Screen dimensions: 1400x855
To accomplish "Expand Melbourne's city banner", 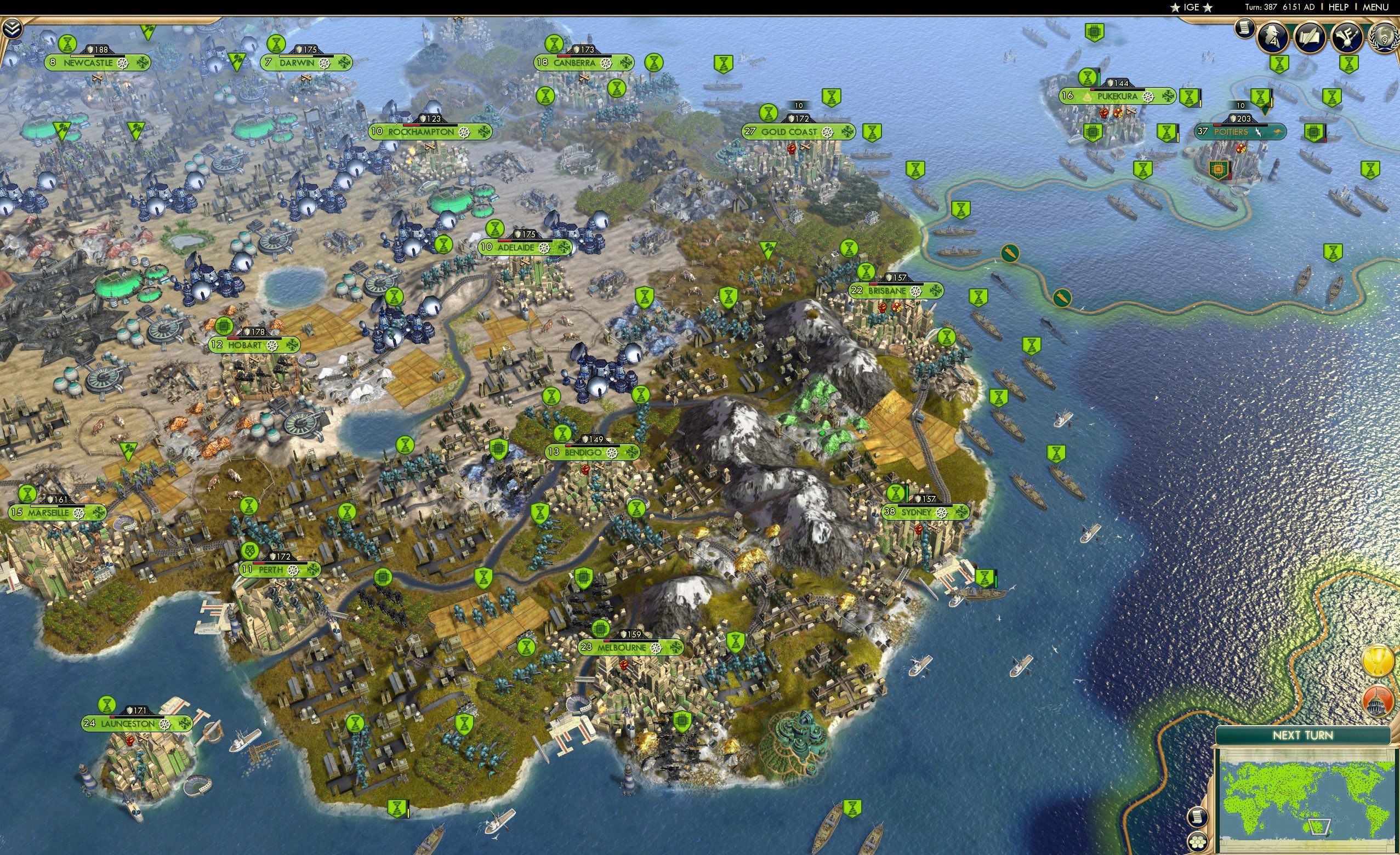I will pos(678,649).
